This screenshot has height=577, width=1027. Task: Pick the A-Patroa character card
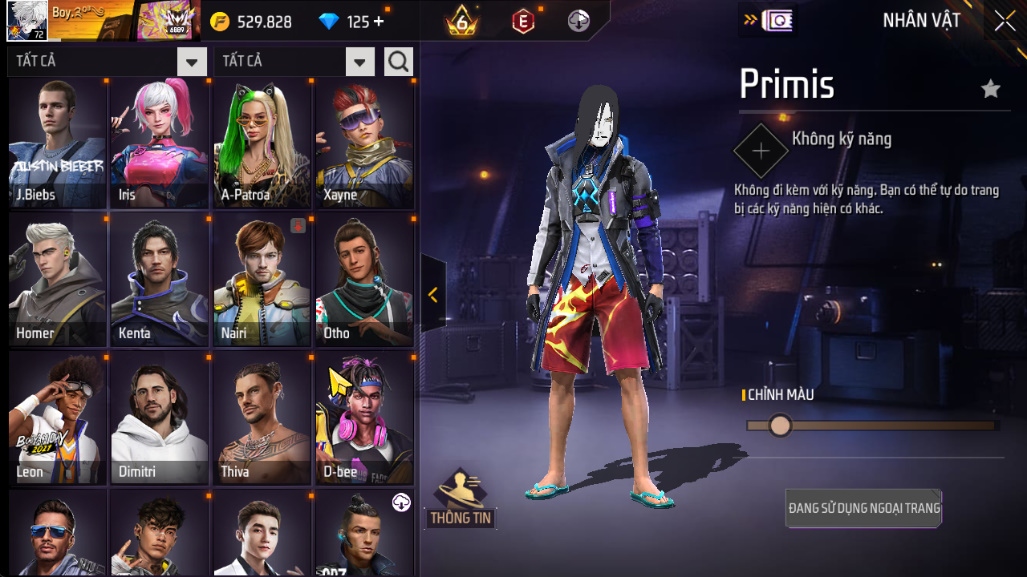coord(262,143)
